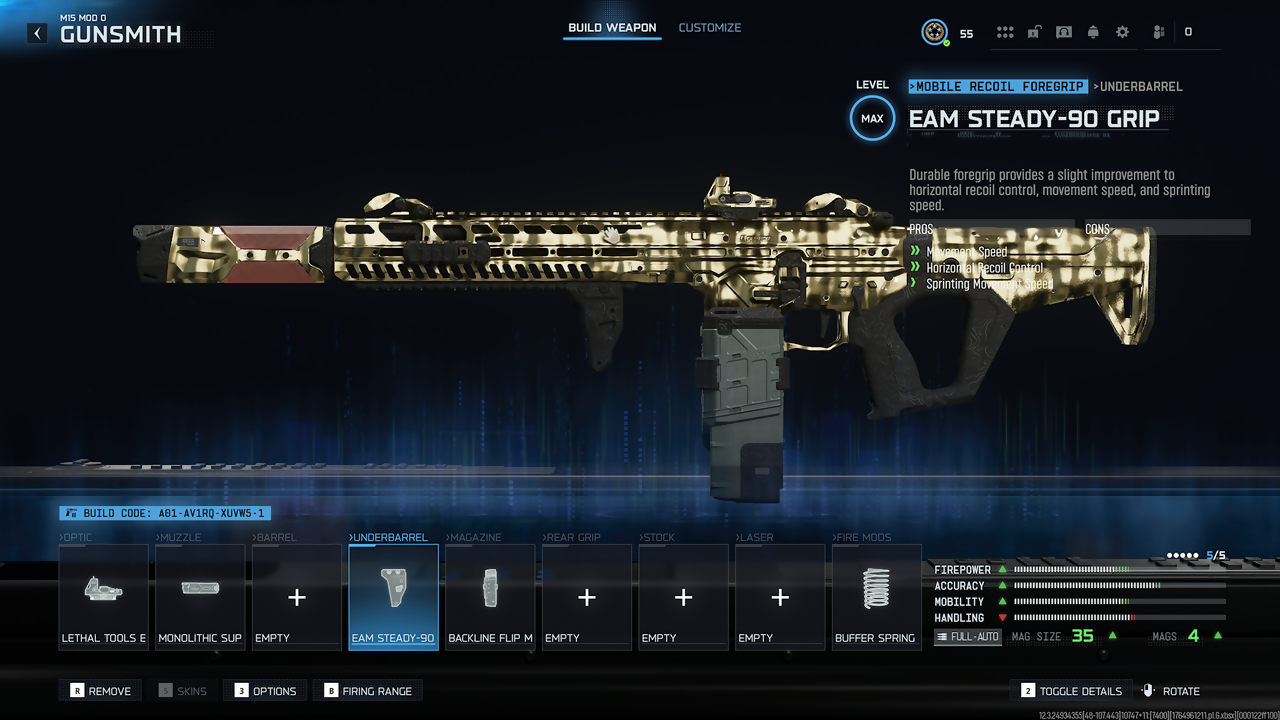Open the Lethal Tools optic slot
The height and width of the screenshot is (720, 1280).
coord(104,597)
